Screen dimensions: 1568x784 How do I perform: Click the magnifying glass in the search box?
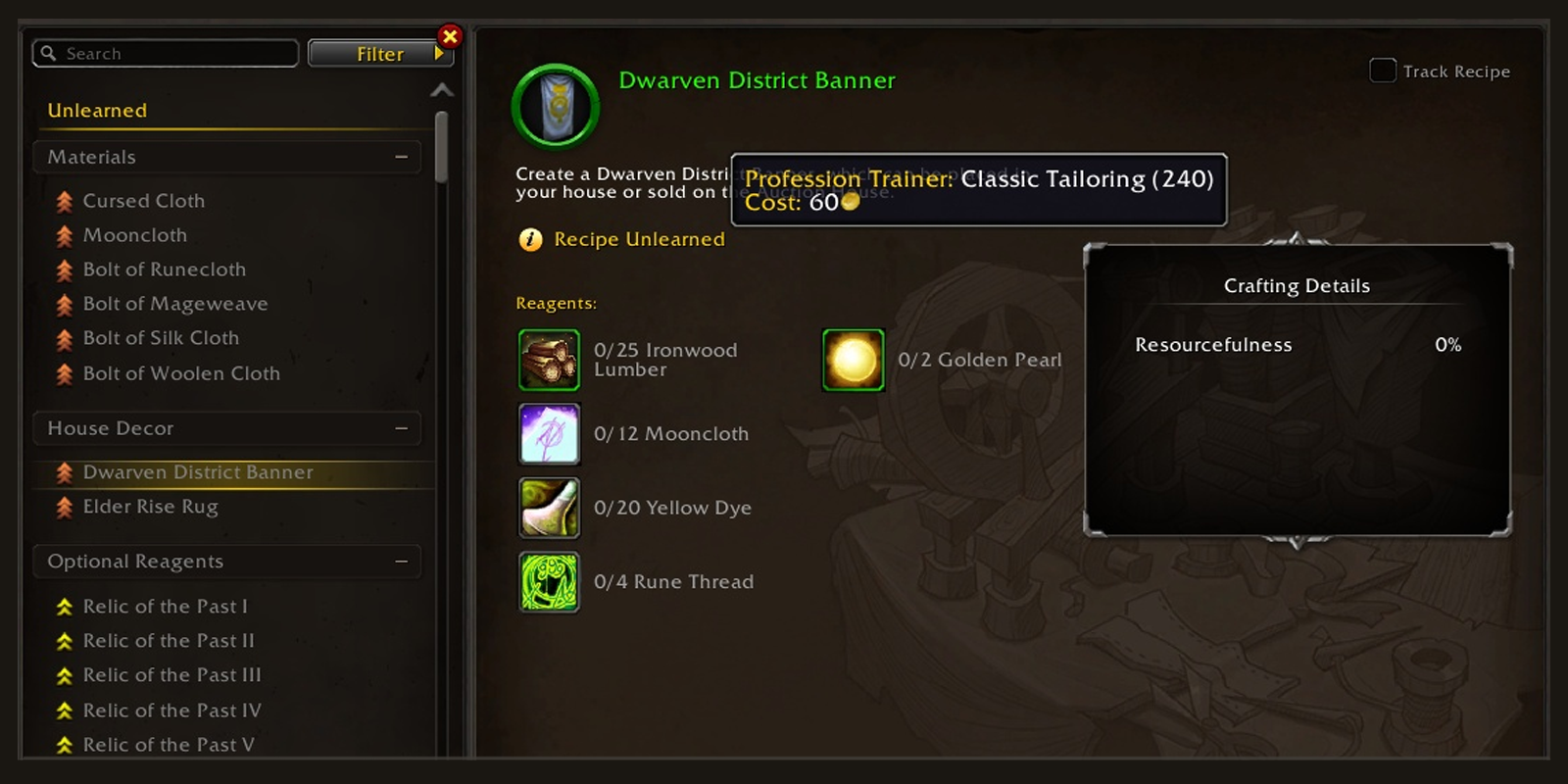[49, 53]
